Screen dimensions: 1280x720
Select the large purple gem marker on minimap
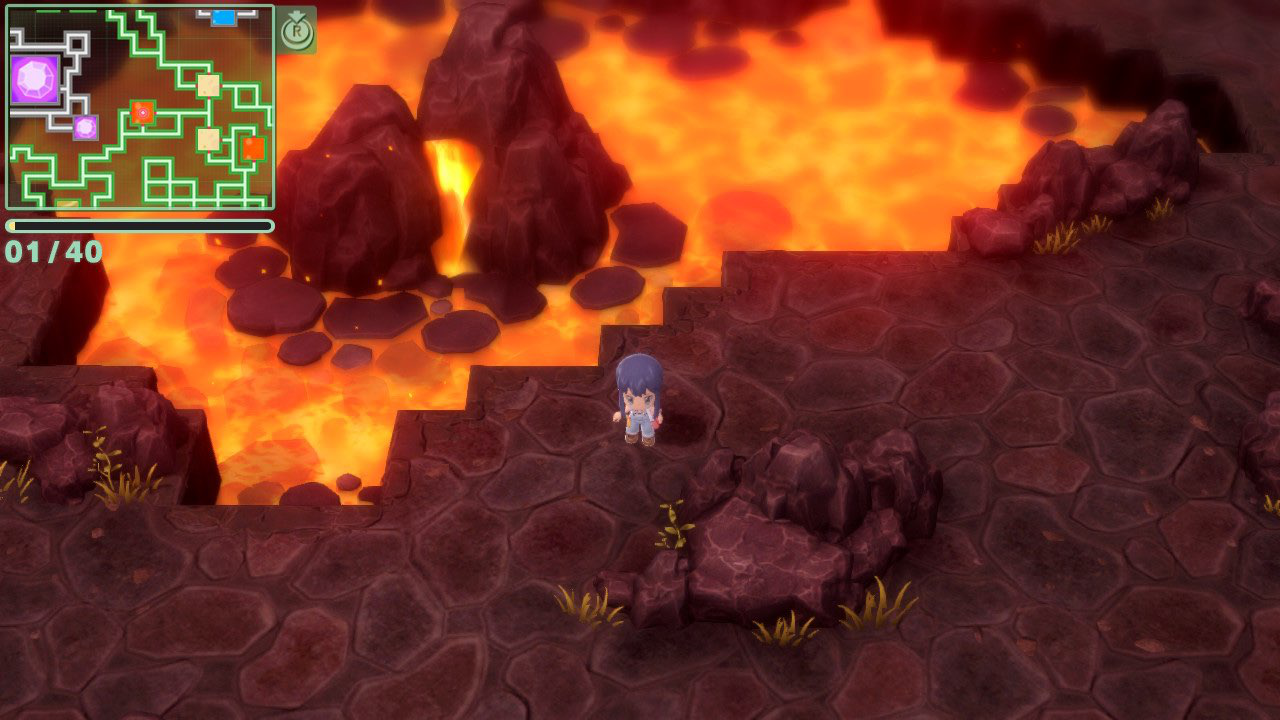coord(35,79)
